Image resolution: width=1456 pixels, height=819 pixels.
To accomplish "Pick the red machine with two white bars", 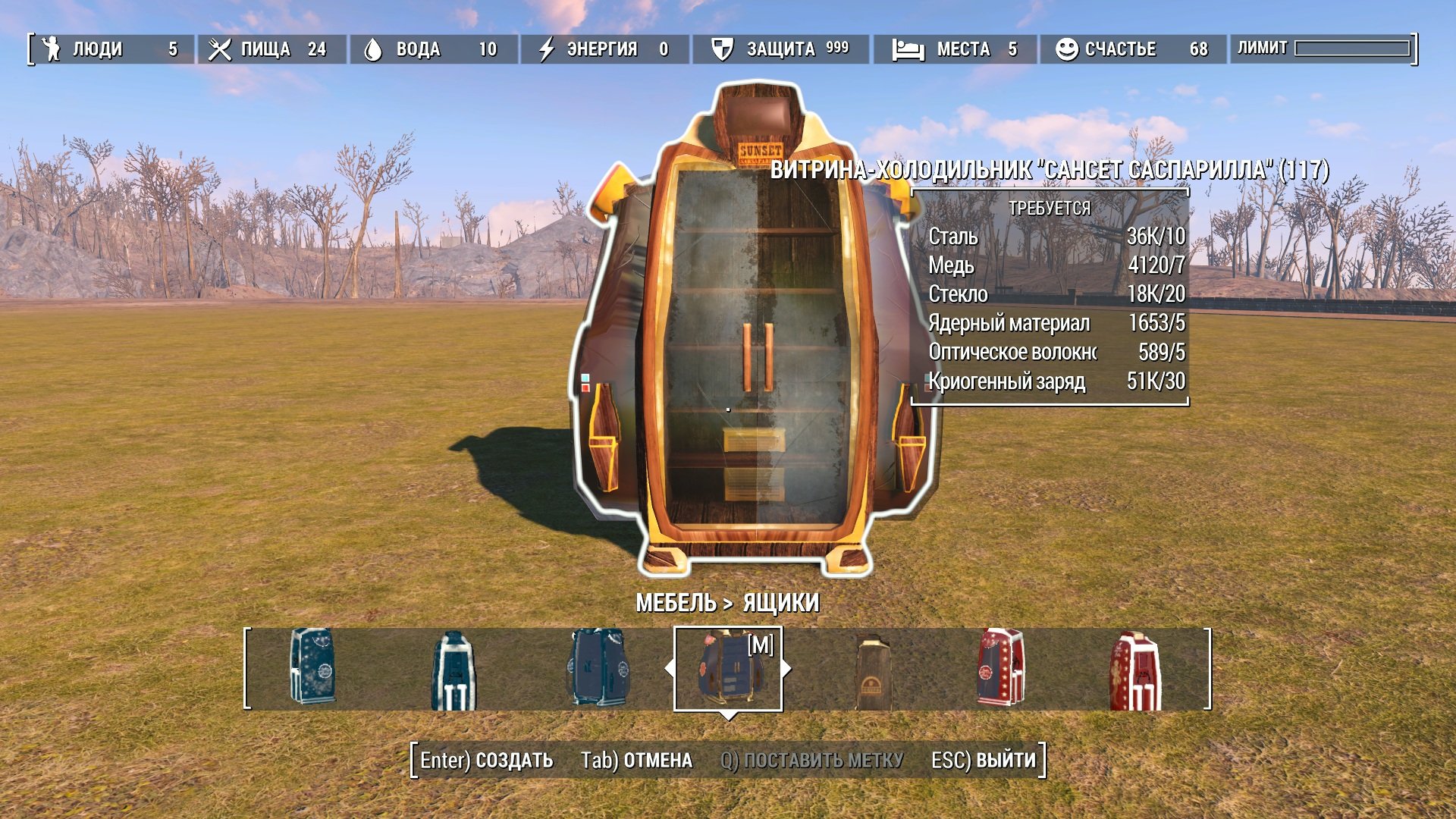I will pyautogui.click(x=1135, y=672).
